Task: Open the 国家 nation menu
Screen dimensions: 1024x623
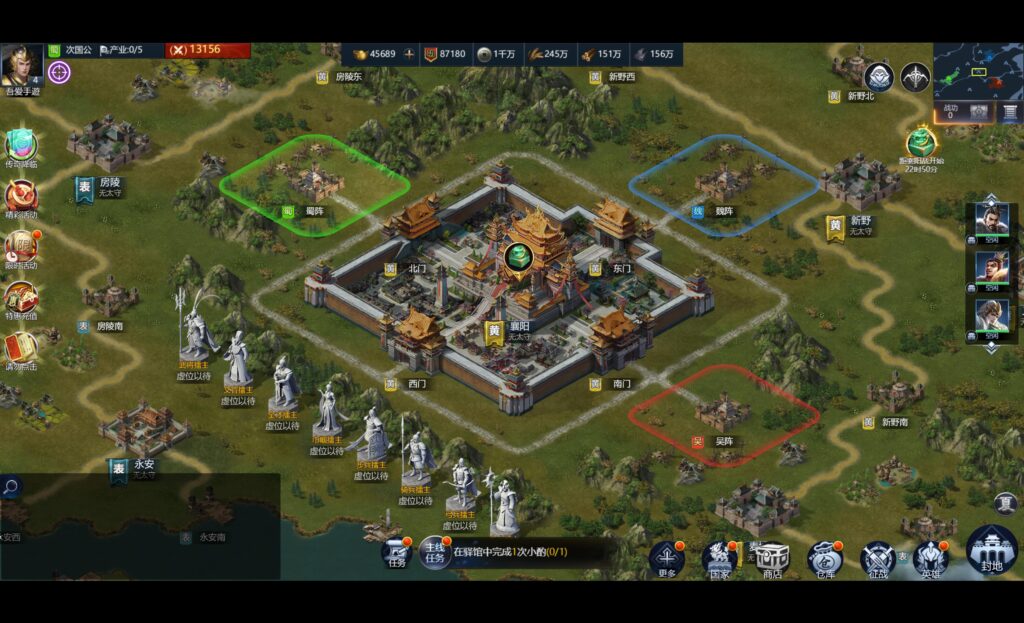Action: (x=720, y=558)
